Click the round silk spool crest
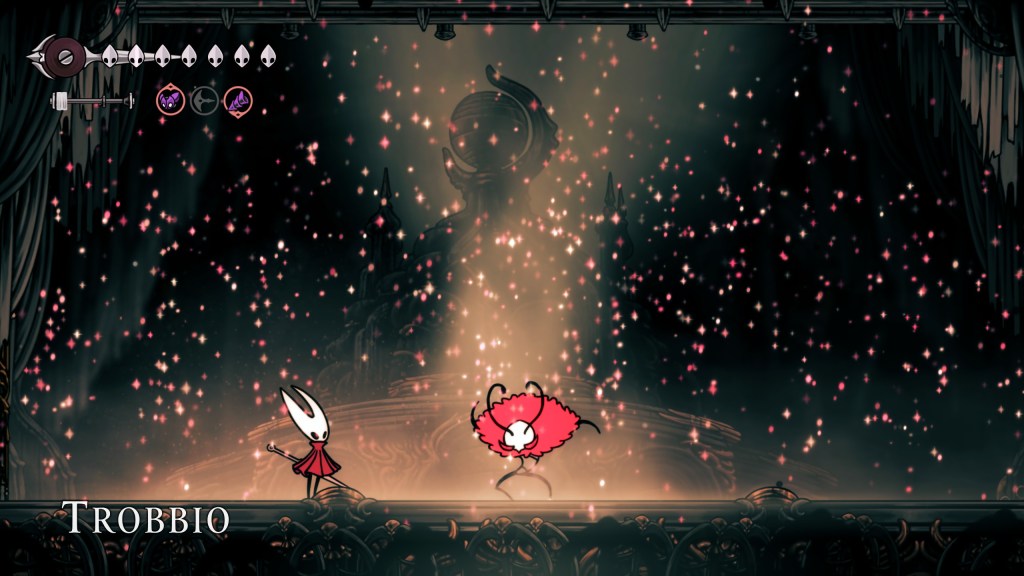1024x576 pixels. [62, 54]
